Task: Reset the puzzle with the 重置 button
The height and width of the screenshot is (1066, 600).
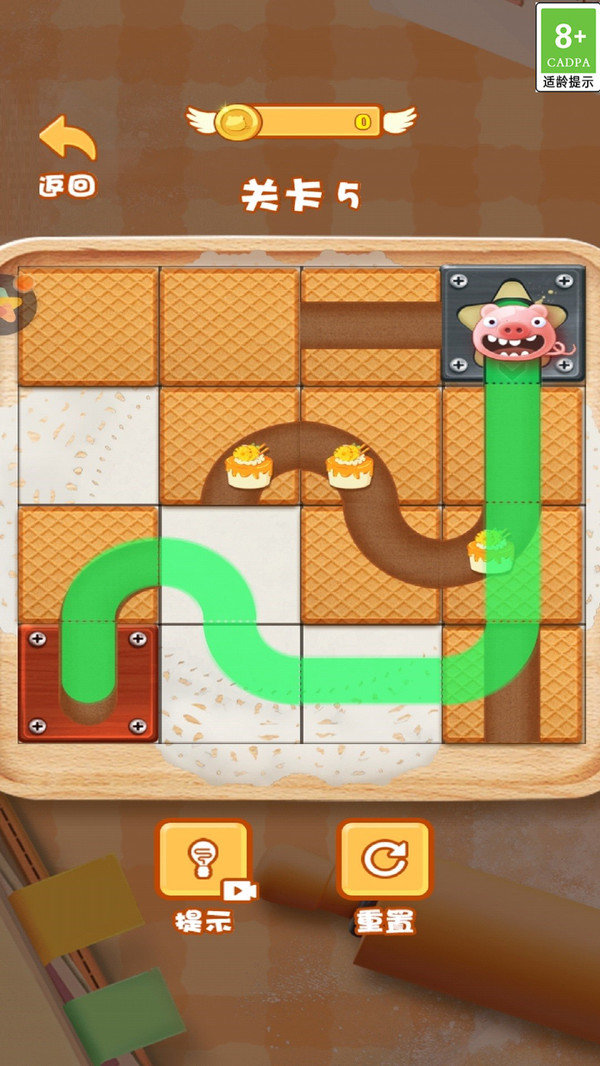Action: pyautogui.click(x=384, y=862)
